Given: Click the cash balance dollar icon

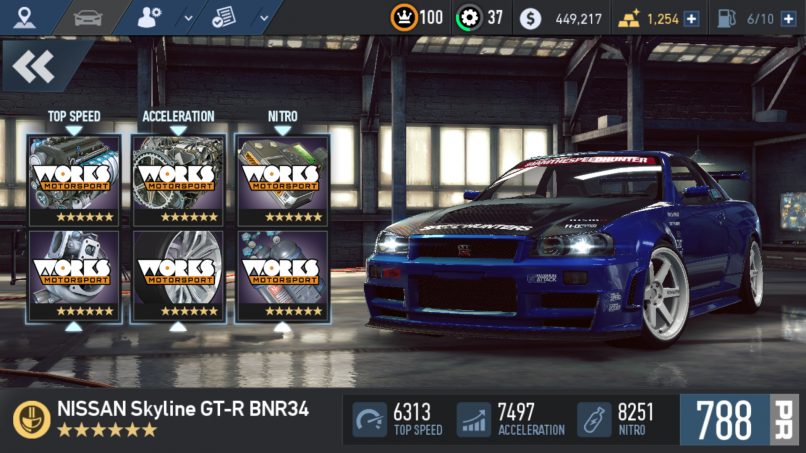Looking at the screenshot, I should click(532, 18).
